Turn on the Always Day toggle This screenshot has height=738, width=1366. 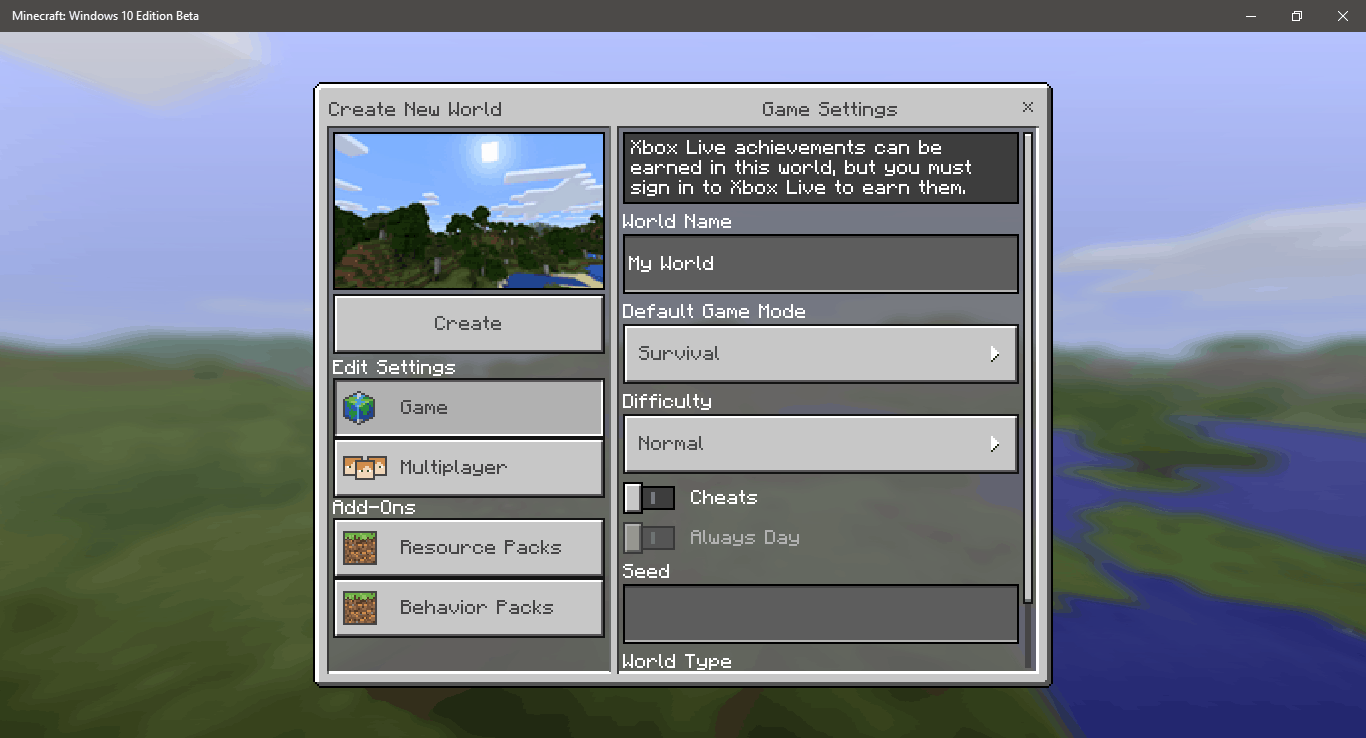tap(649, 537)
